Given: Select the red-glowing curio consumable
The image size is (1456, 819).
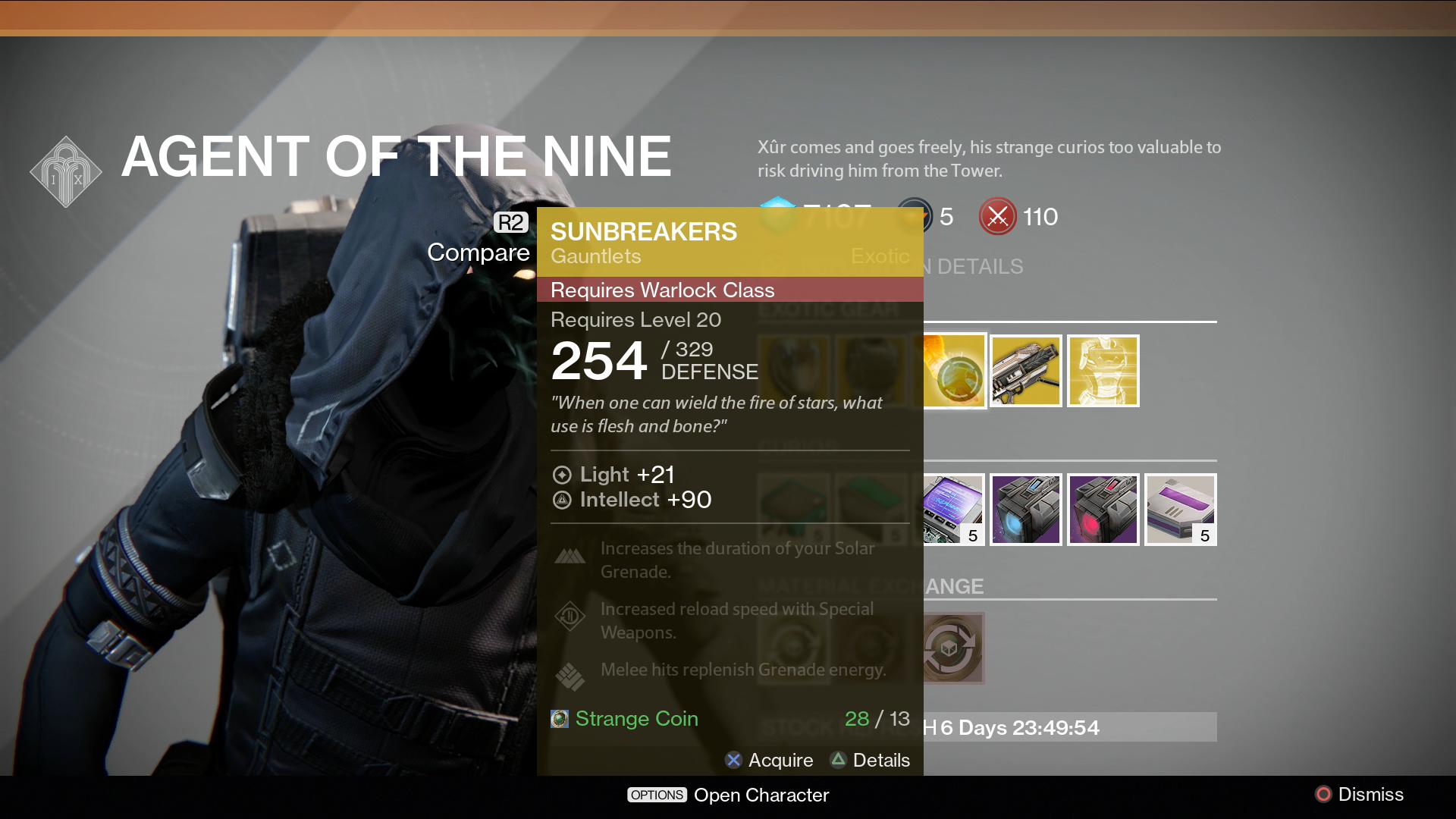Looking at the screenshot, I should click(x=1103, y=509).
